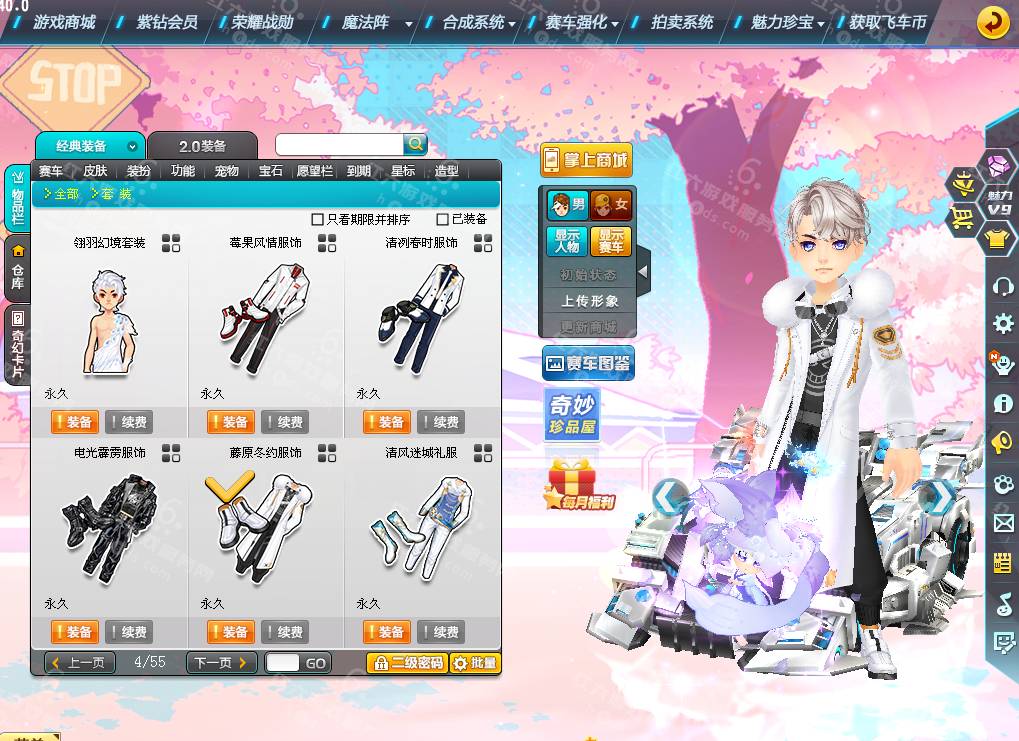Screen dimensions: 1019x741
Task: Open the 每月福利 monthly gift box
Action: [578, 485]
